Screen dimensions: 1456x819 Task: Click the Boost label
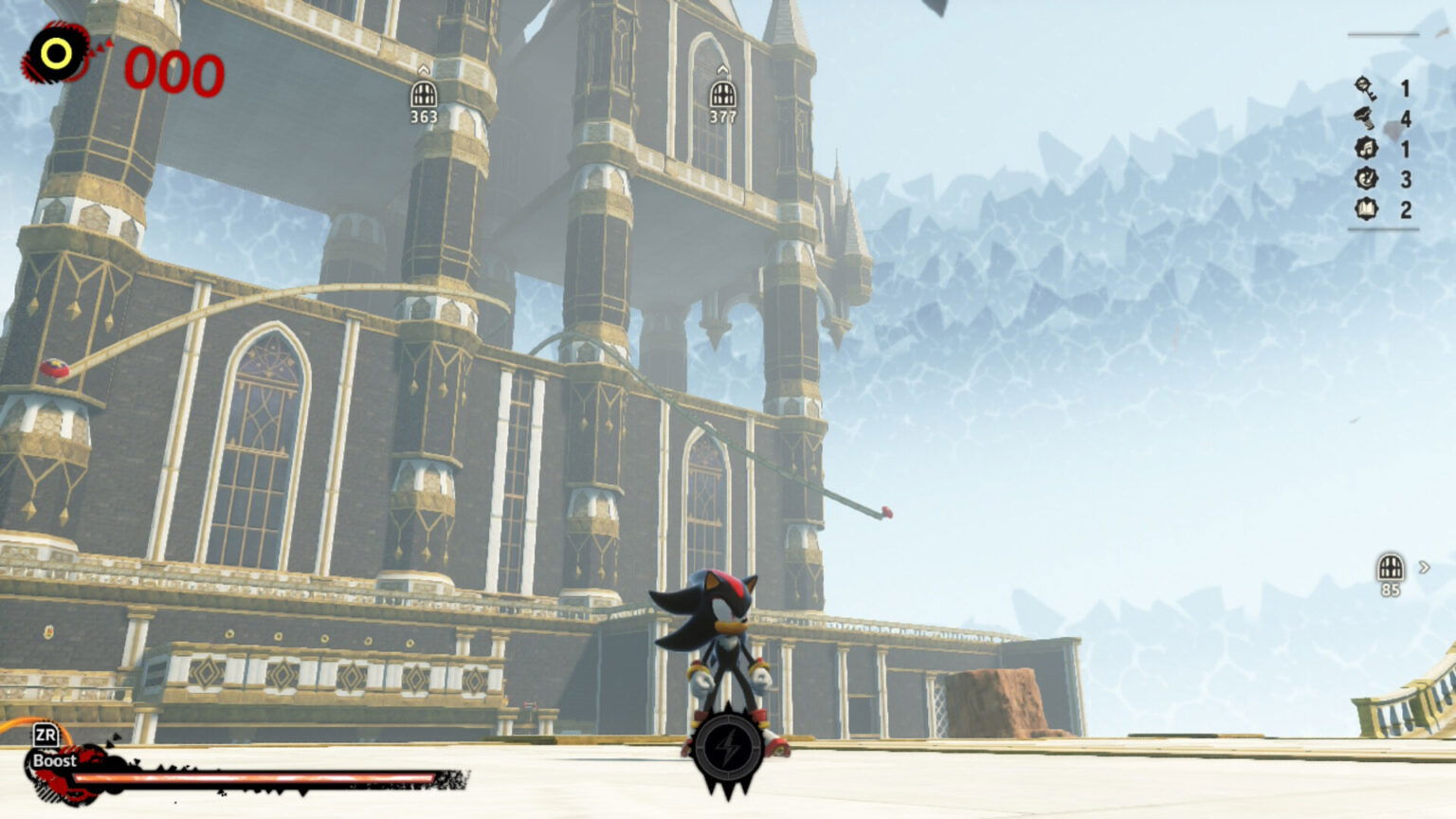tap(54, 762)
